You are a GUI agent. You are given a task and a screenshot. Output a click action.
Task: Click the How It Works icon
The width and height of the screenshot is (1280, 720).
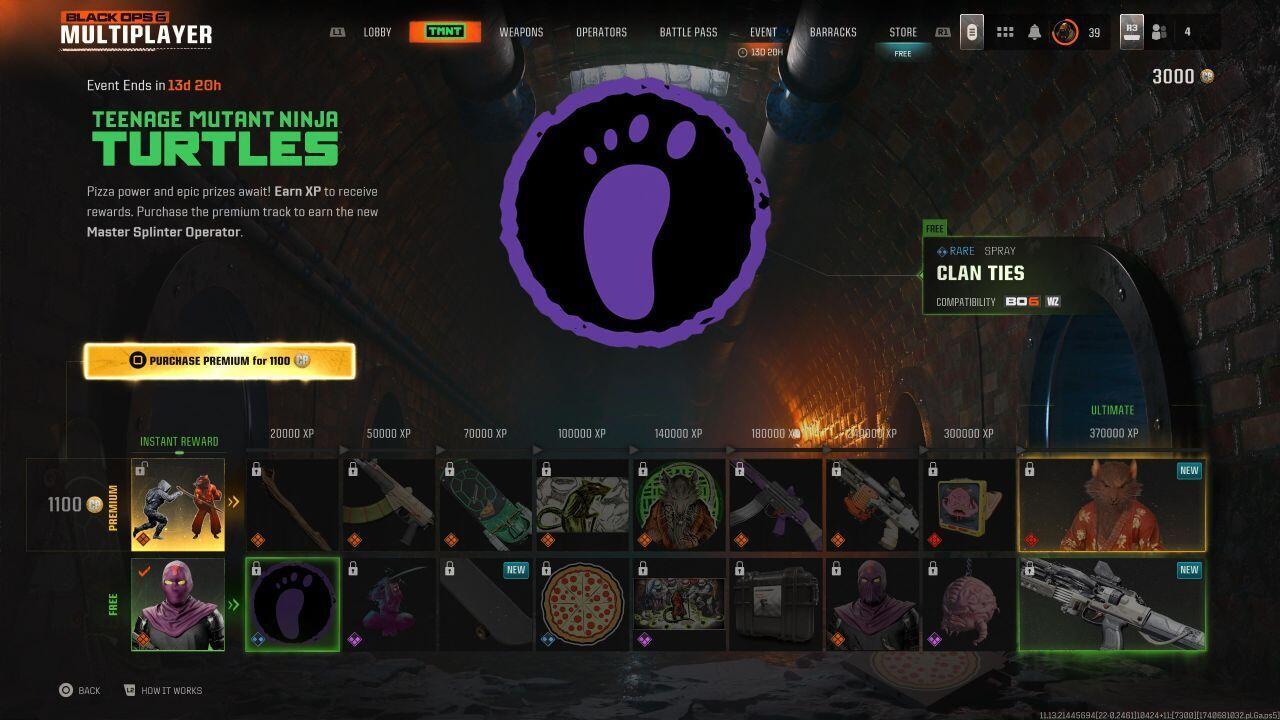click(x=130, y=690)
